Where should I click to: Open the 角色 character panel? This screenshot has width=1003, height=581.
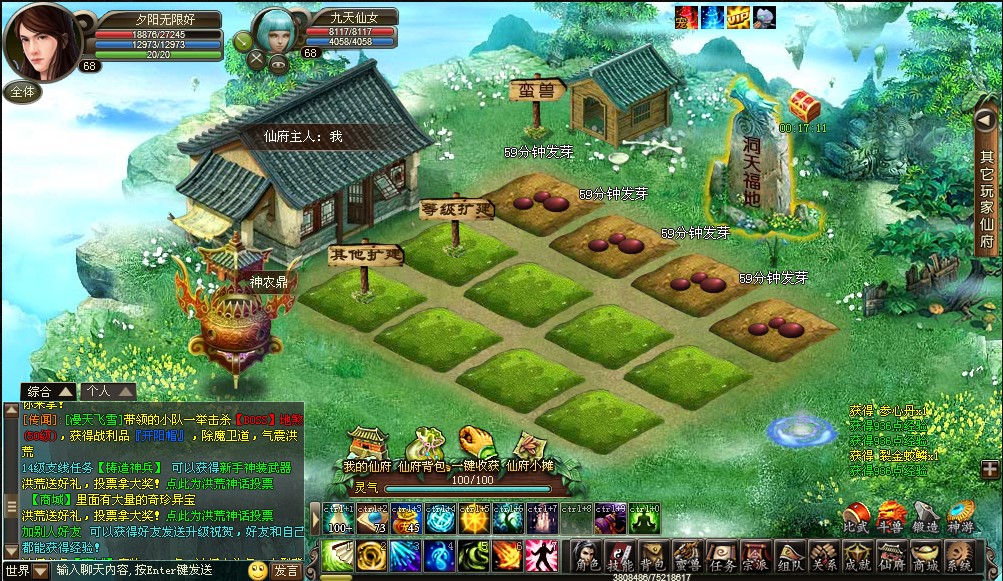coord(587,557)
